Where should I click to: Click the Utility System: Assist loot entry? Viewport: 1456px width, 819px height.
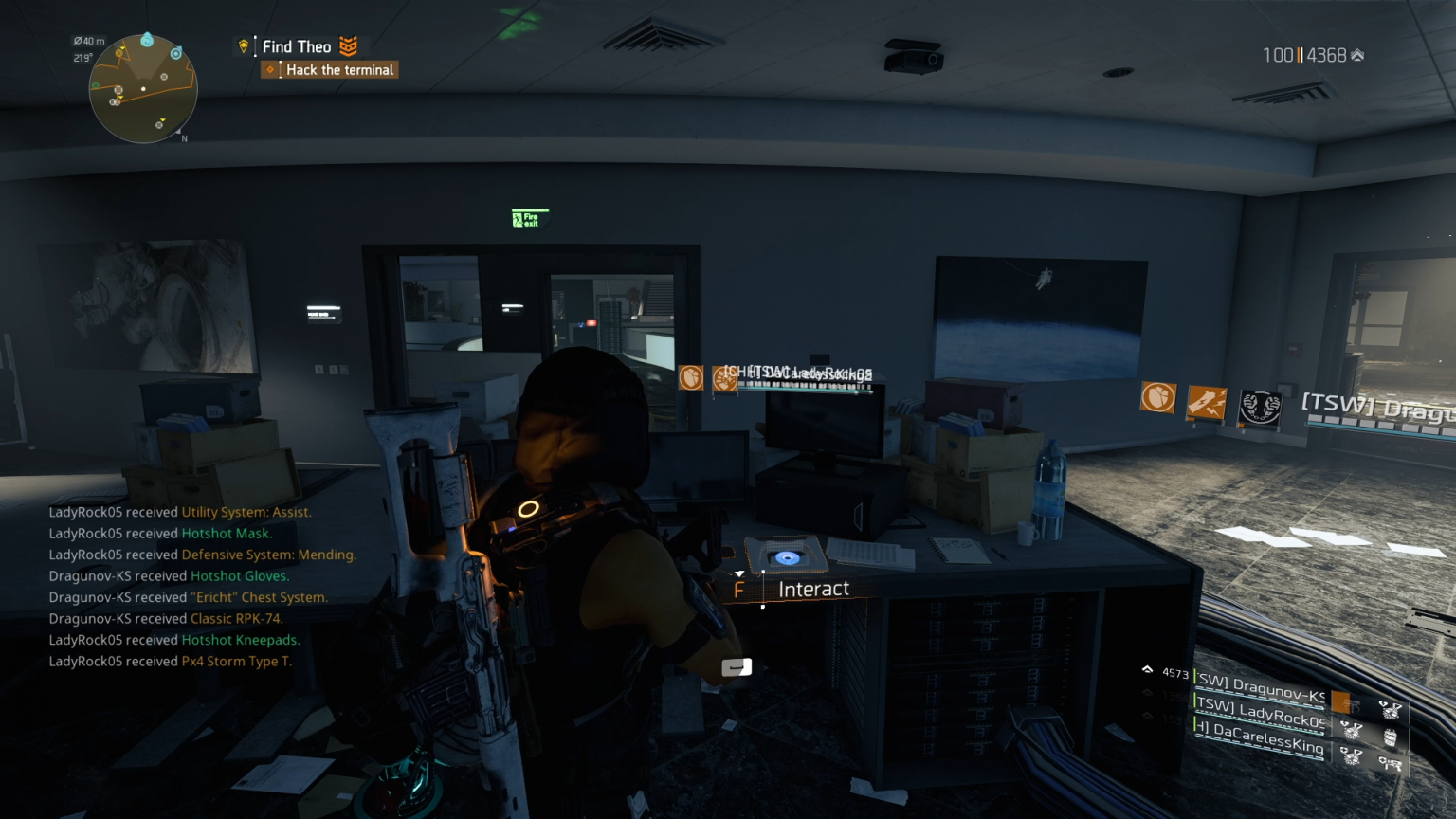pos(246,512)
